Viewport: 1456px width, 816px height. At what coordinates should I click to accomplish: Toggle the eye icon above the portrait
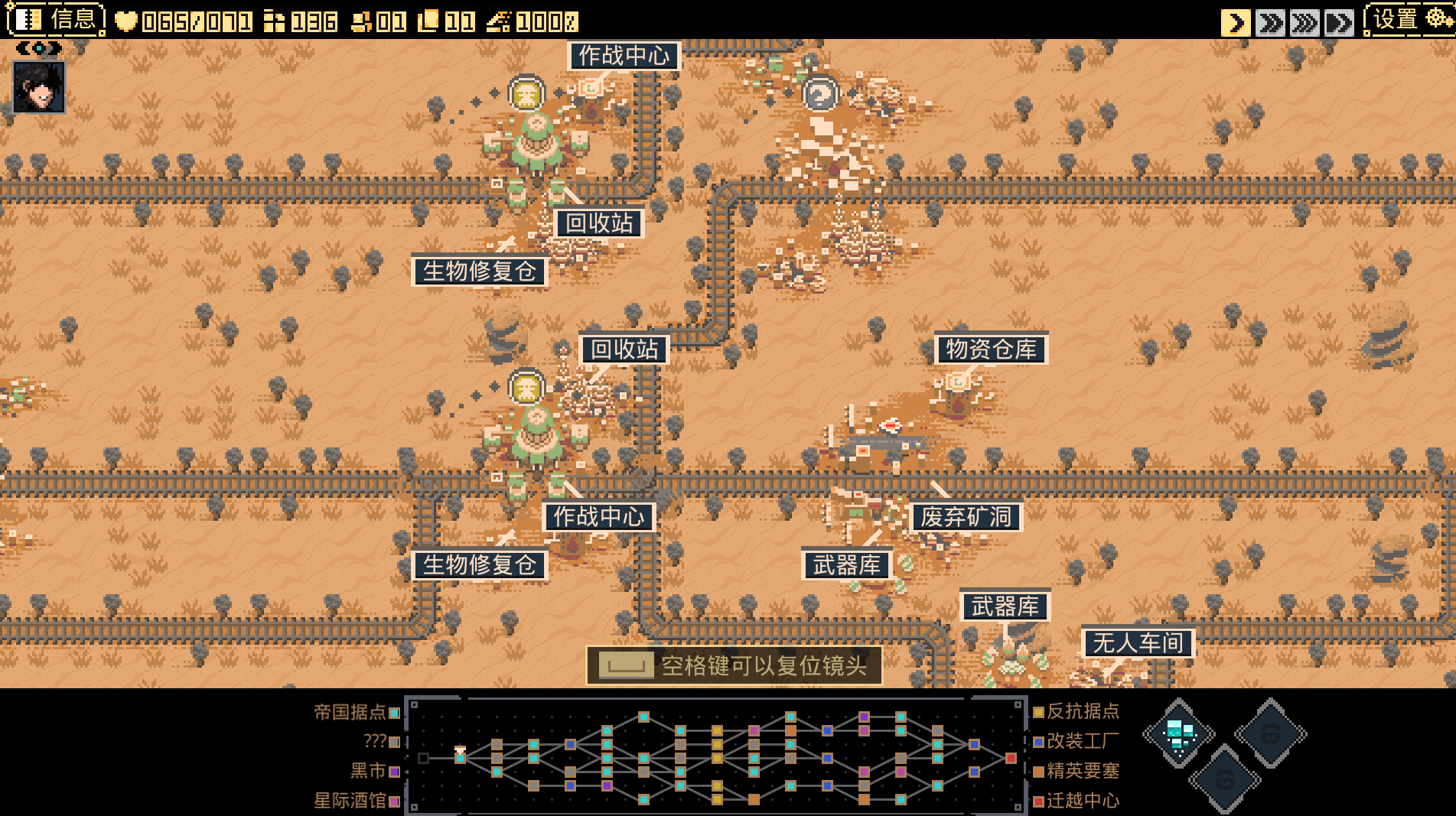39,49
